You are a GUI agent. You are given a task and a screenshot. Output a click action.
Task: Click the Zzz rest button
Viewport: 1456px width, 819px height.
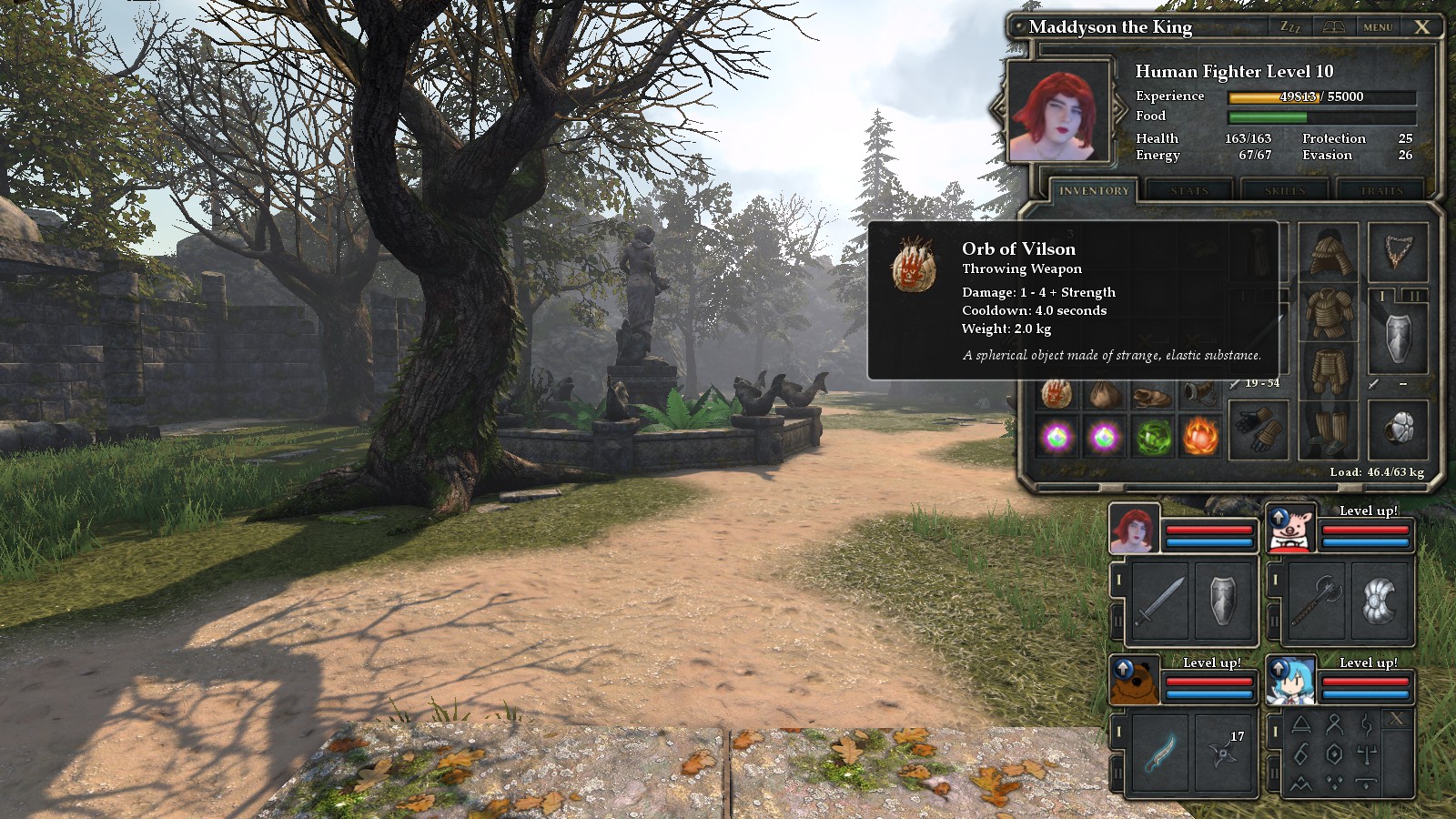pos(1290,27)
